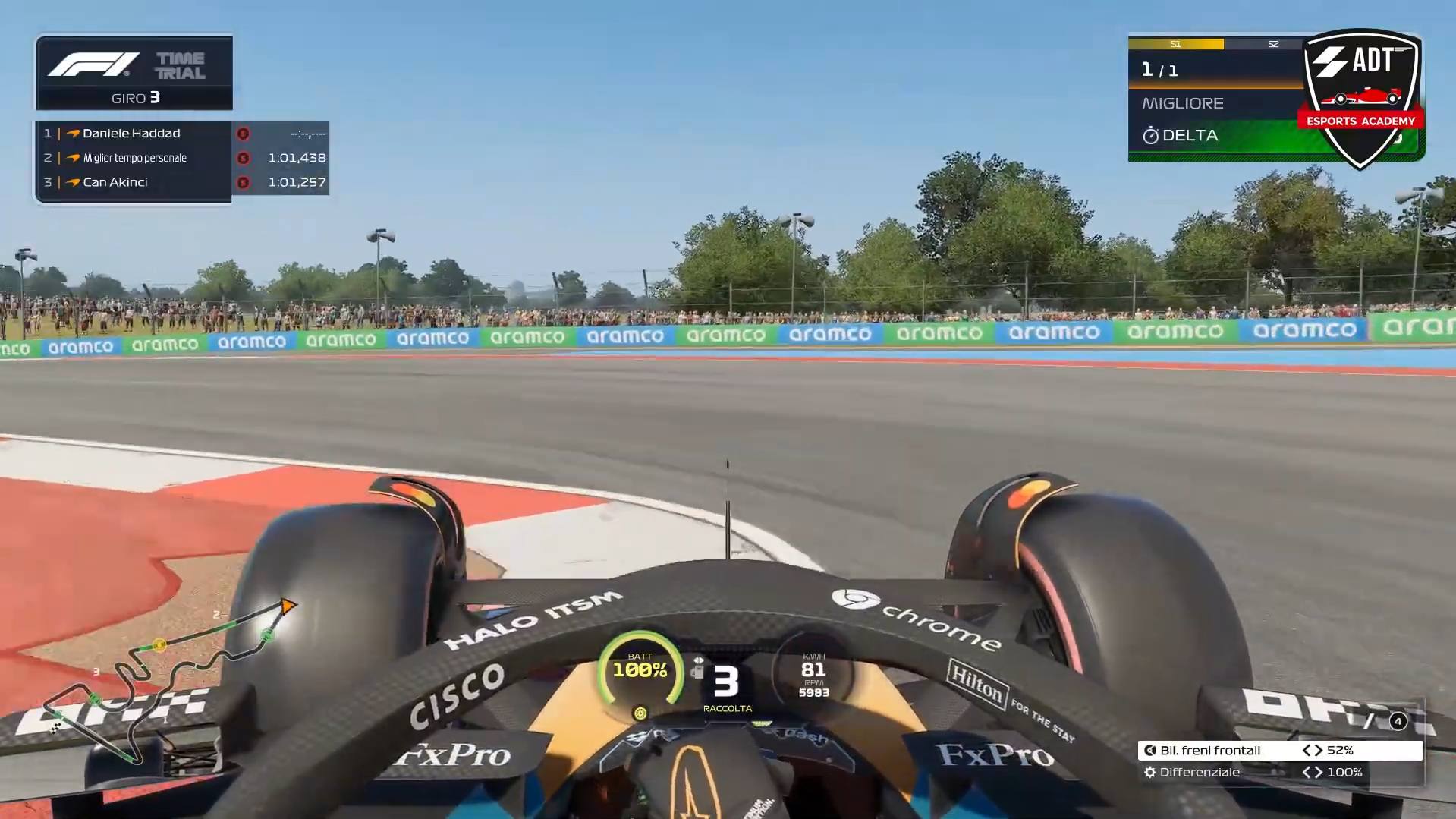1456x819 pixels.
Task: Select the McLaren icon beside Daniele Haddad
Action: click(x=74, y=134)
